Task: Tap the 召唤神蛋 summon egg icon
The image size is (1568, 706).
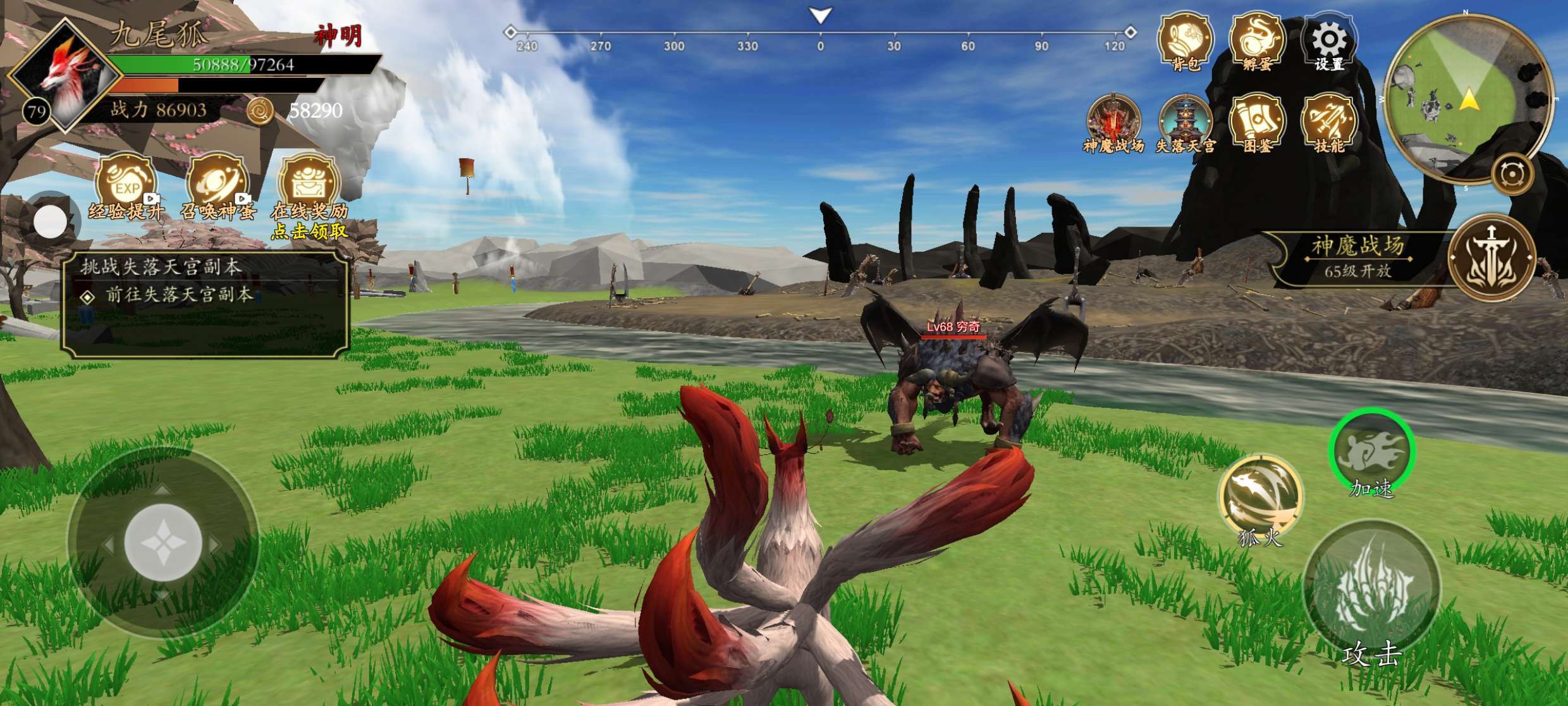Action: tap(217, 187)
